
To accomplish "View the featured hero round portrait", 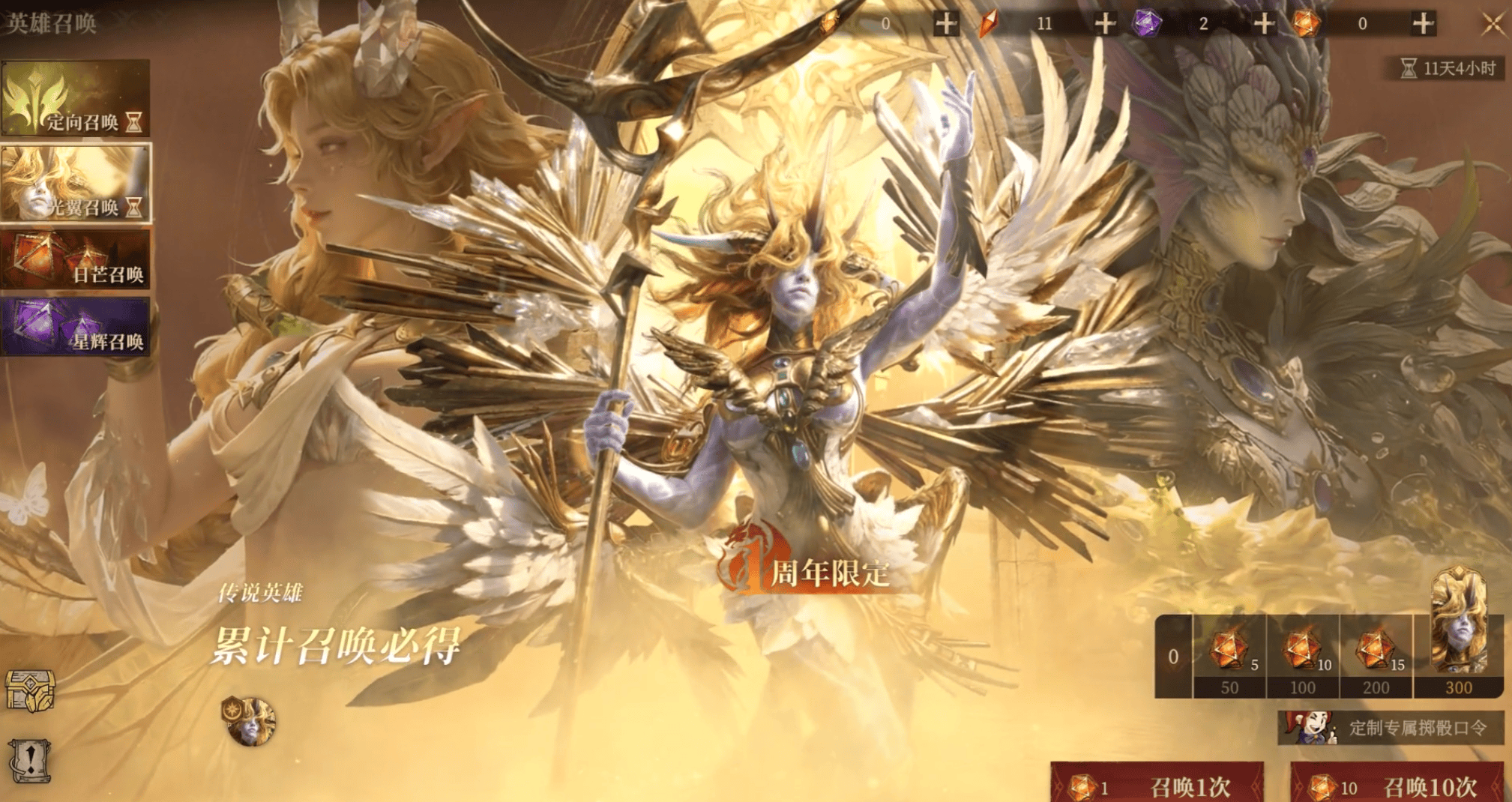I will click(x=249, y=721).
